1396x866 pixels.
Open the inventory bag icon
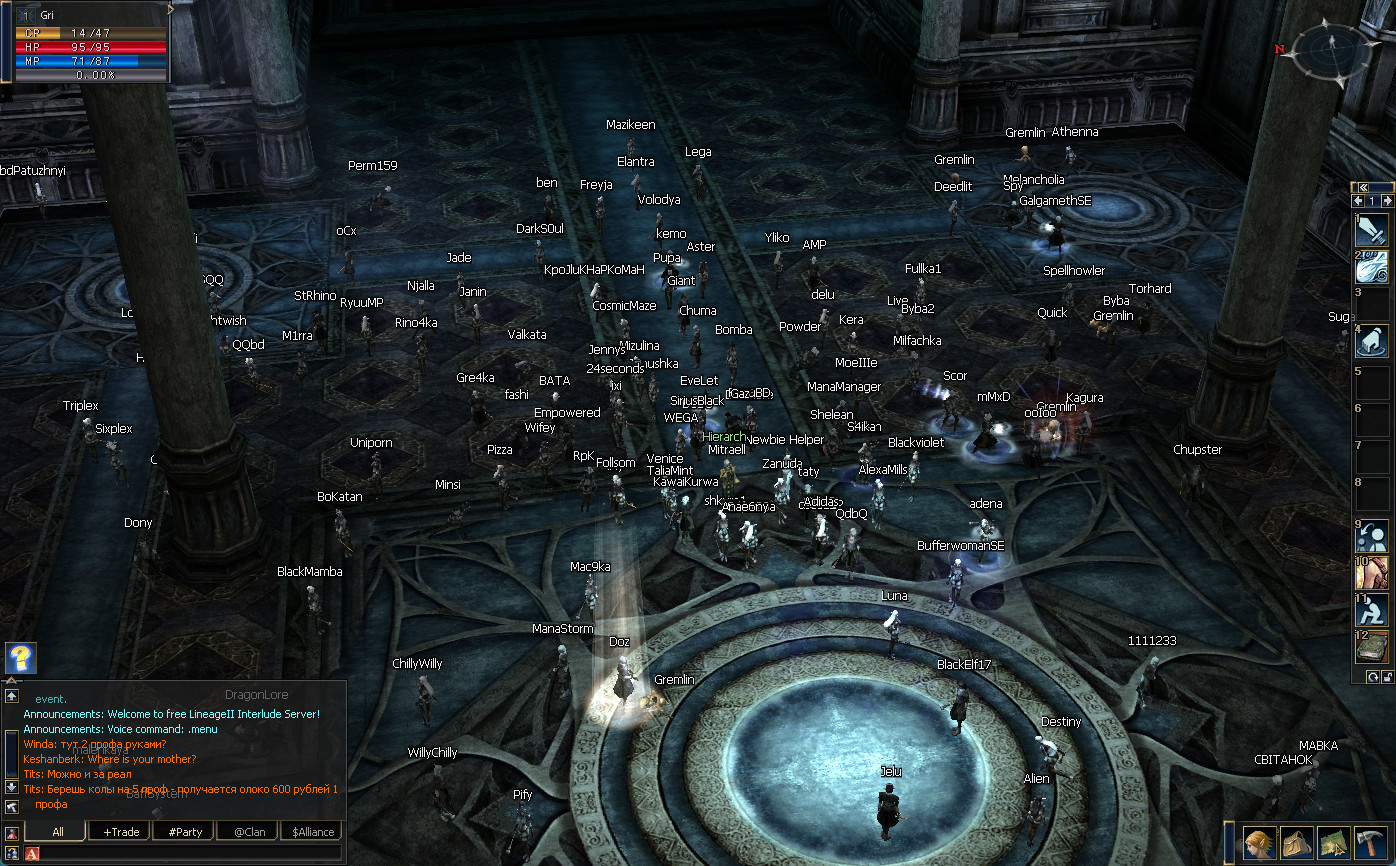coord(1297,842)
